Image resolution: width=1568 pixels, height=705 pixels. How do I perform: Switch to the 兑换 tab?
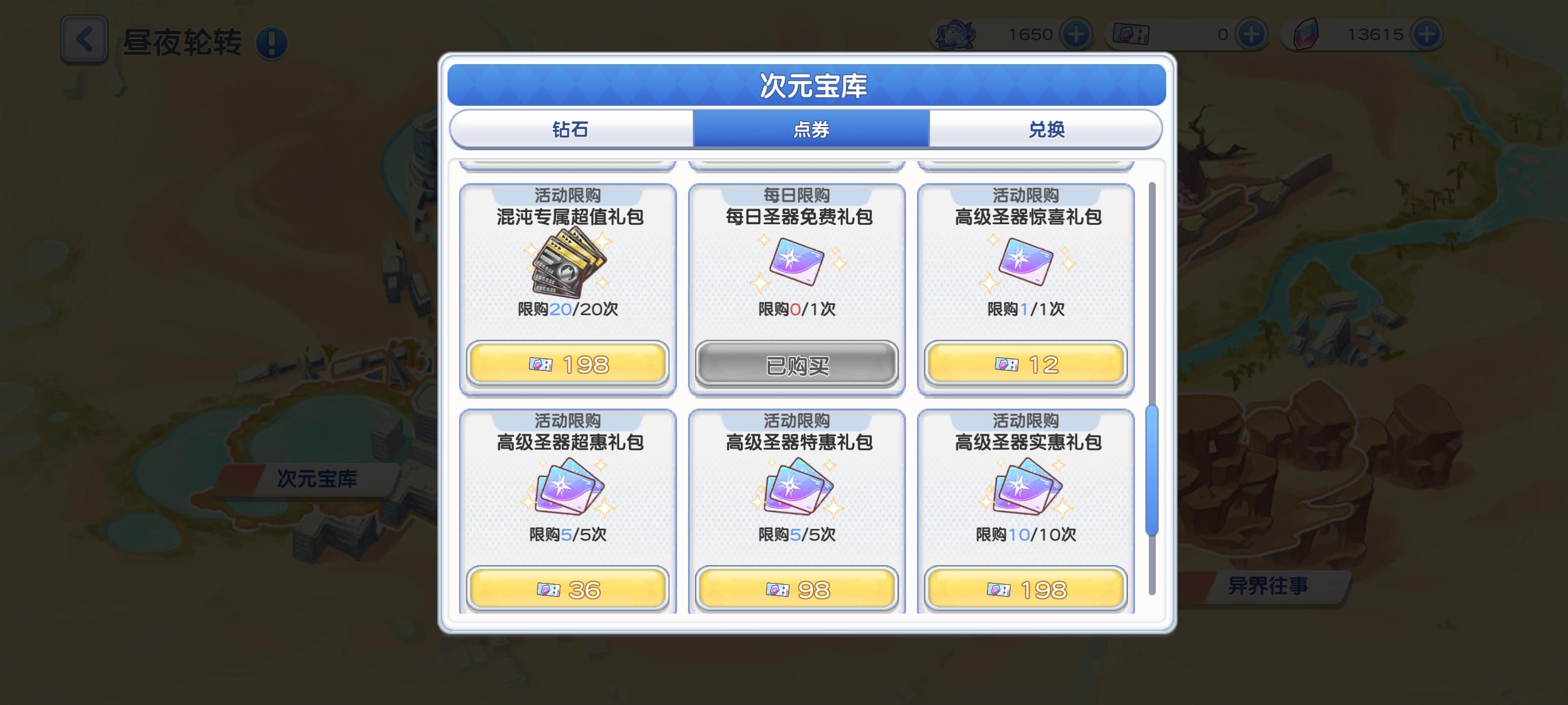tap(1045, 129)
